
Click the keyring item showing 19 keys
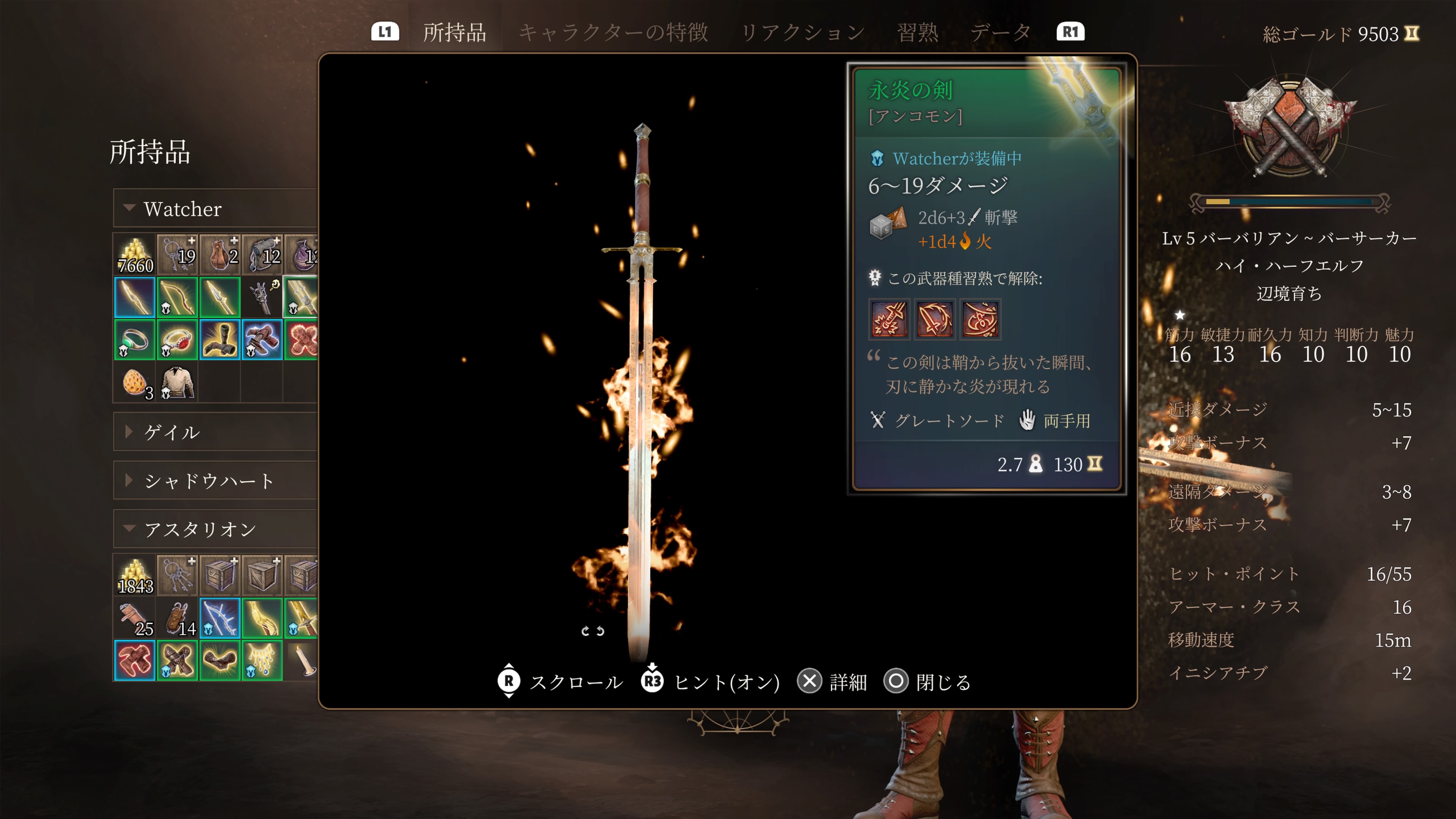pyautogui.click(x=177, y=254)
